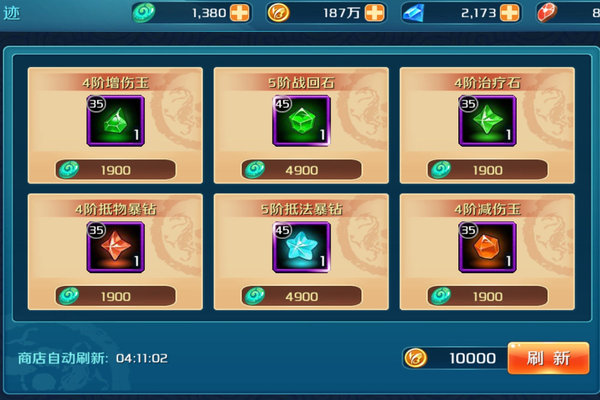Buy 4阶减伤玉 via its 1900 price button
The image size is (600, 400).
pos(487,296)
